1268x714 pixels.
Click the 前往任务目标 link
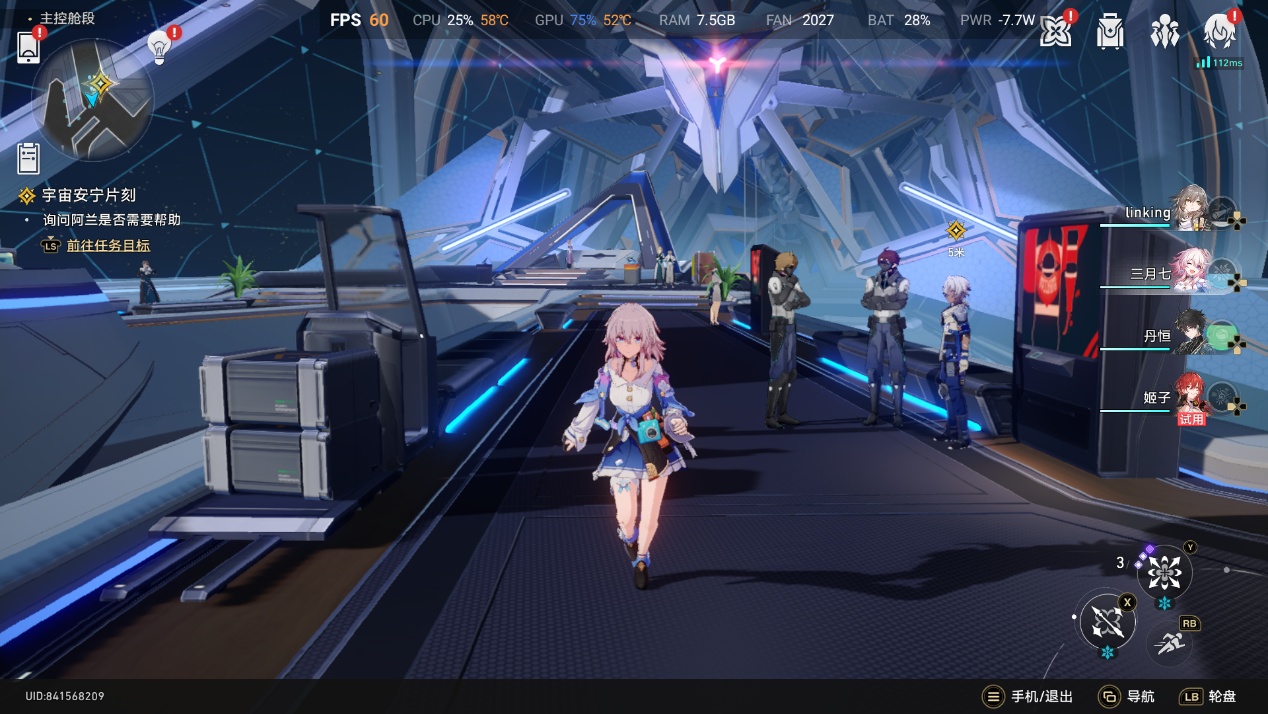point(108,245)
